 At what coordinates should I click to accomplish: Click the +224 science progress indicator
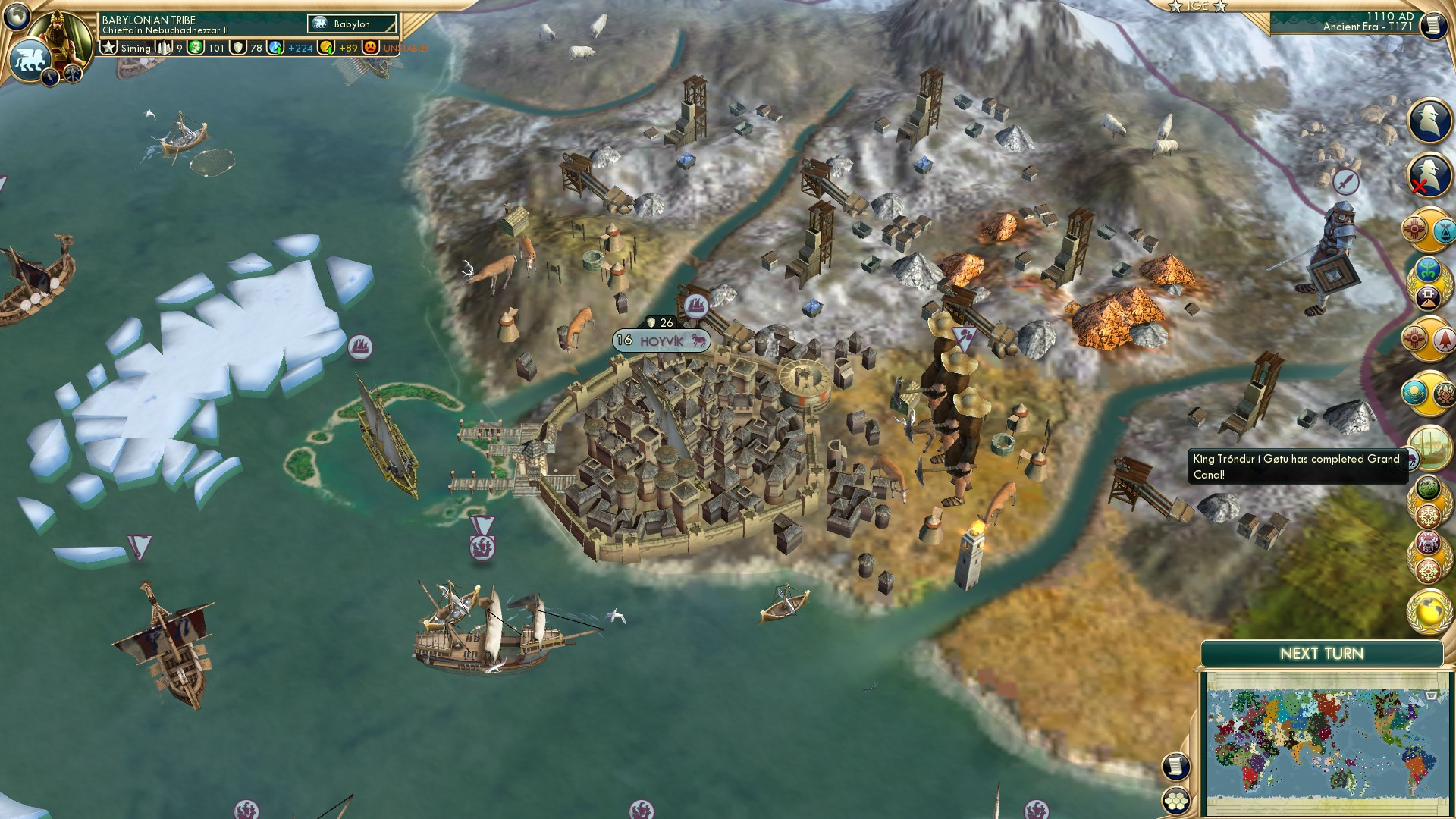click(292, 47)
